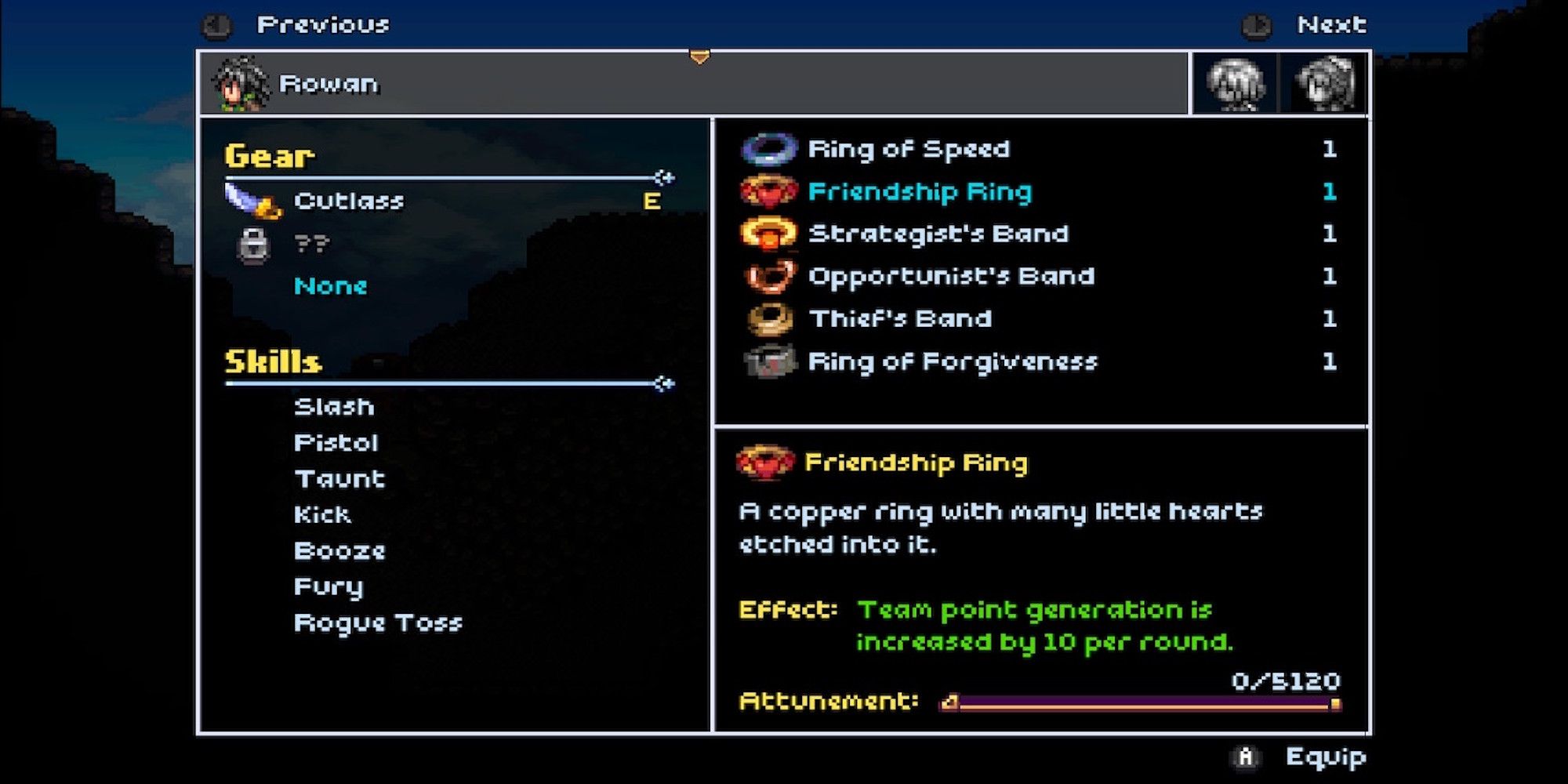
Task: Select the first greyed party portrait
Action: pyautogui.click(x=1236, y=83)
